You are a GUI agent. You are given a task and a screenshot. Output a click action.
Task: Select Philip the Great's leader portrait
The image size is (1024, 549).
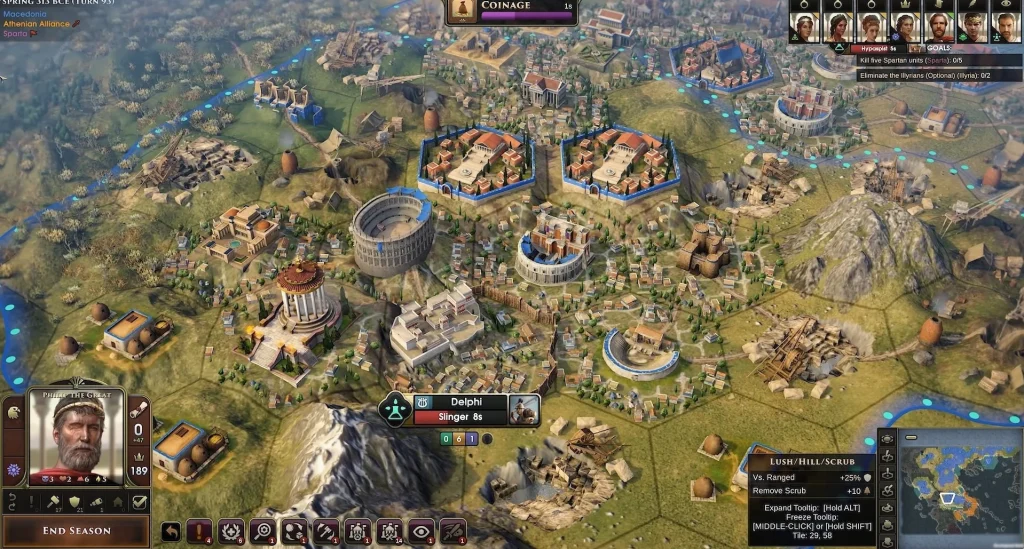point(76,437)
